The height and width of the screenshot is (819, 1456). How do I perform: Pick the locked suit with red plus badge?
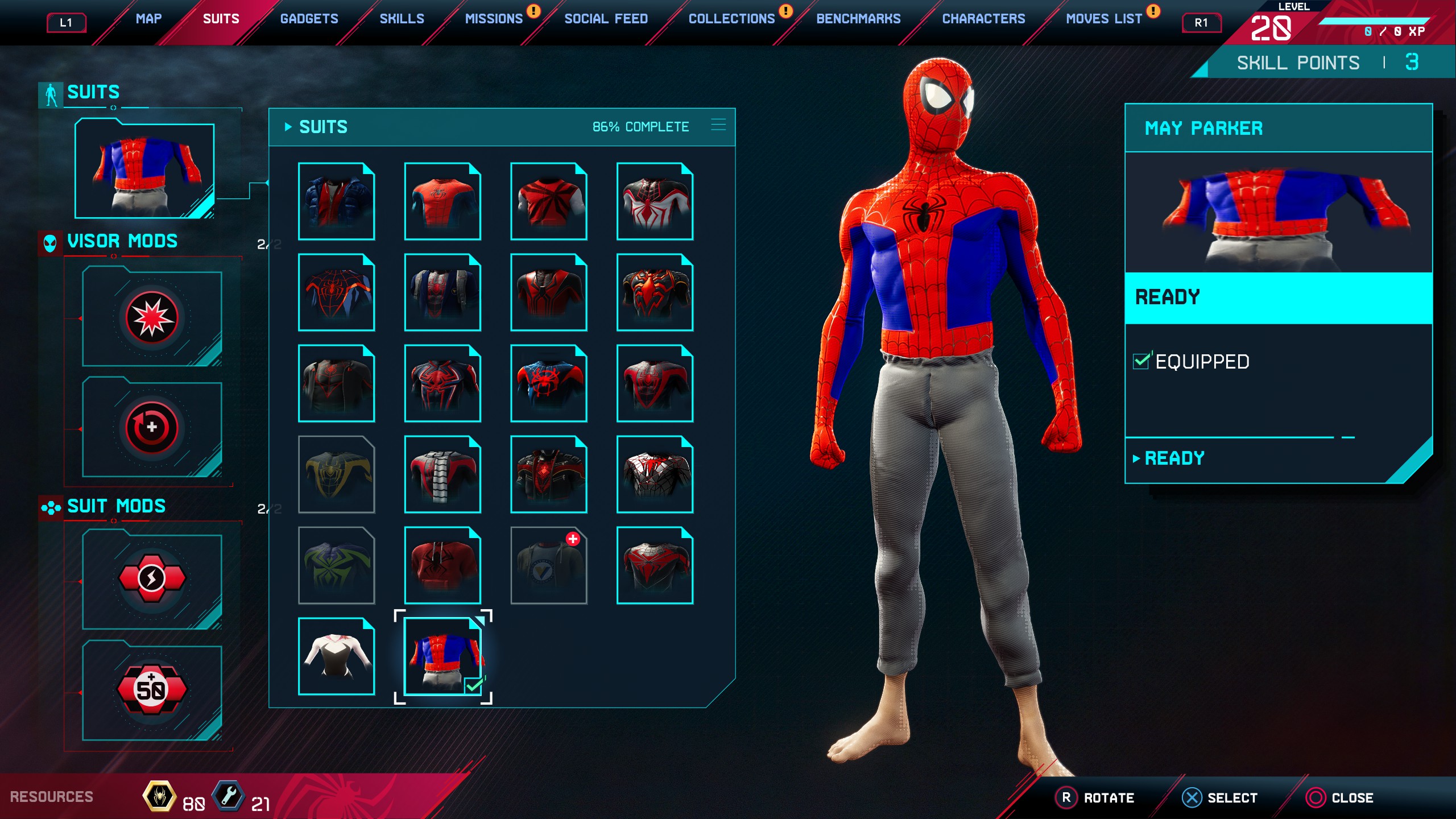[x=549, y=565]
